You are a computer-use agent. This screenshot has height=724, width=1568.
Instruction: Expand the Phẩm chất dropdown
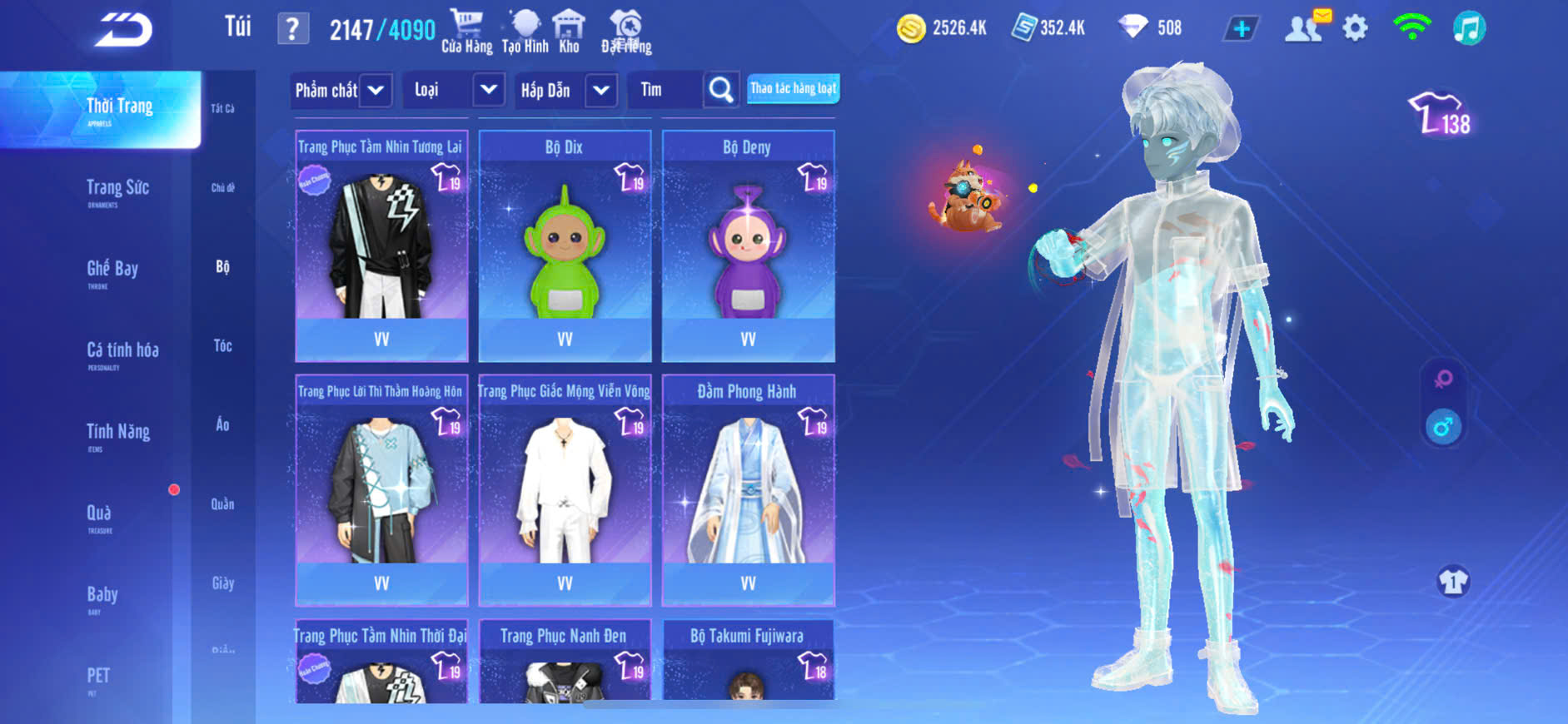coord(376,90)
